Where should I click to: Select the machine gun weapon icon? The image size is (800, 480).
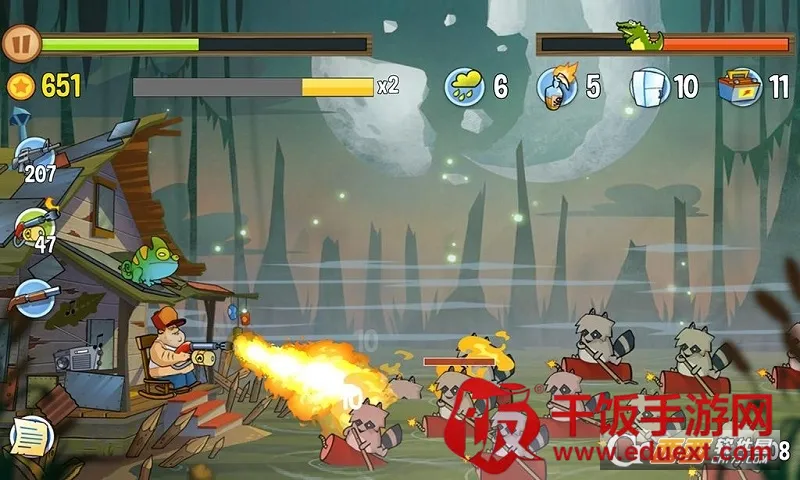coord(35,155)
